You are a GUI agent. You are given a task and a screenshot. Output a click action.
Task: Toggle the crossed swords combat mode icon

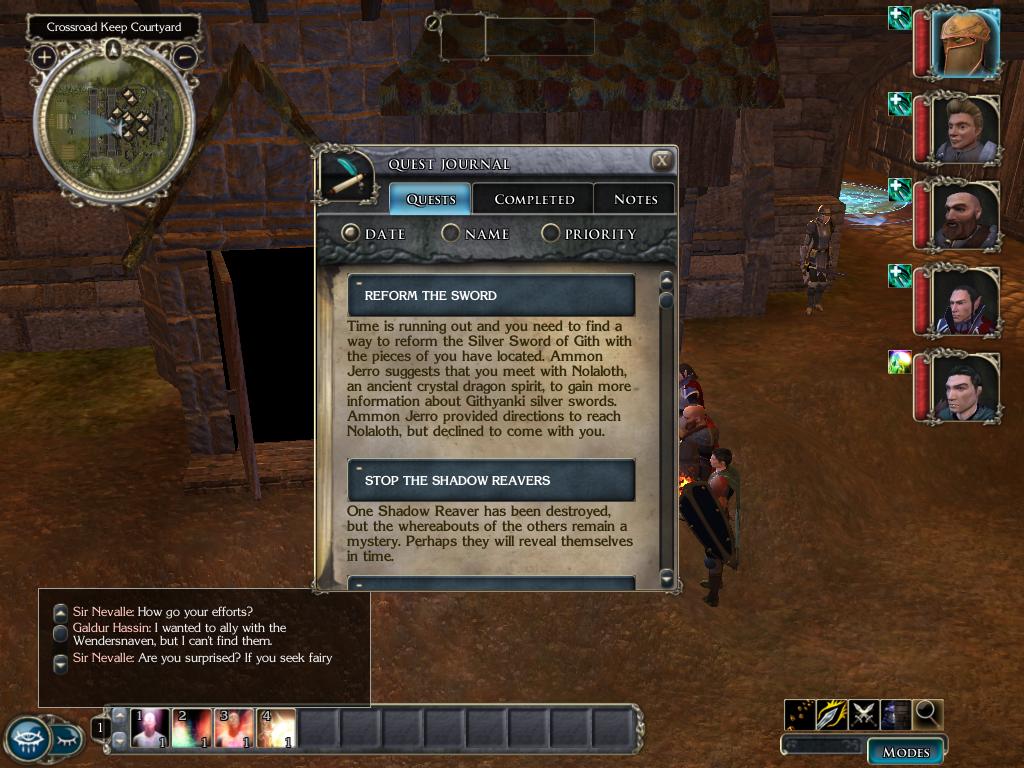pos(864,713)
